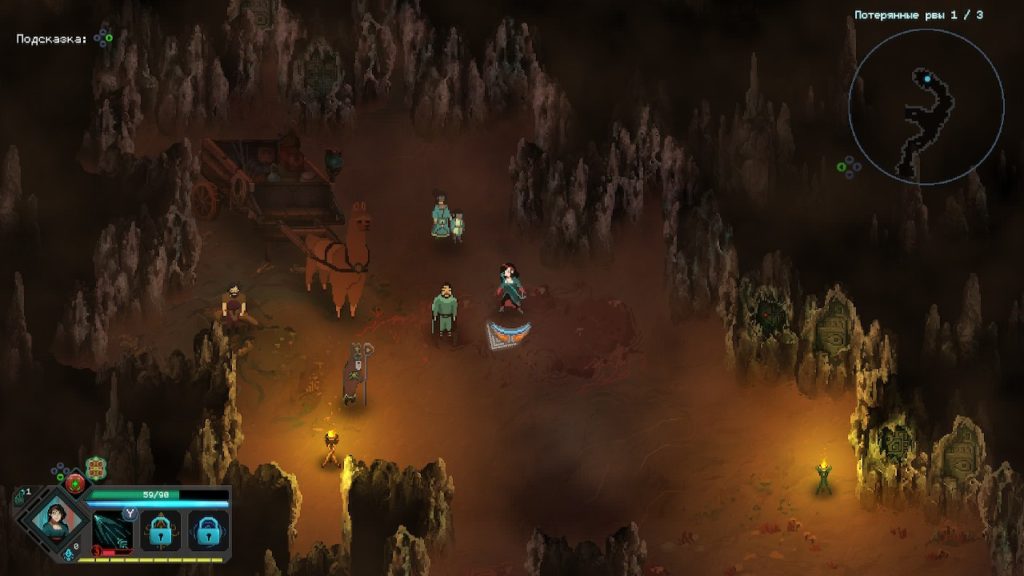The image size is (1024, 576).
Task: Select the locked ability slot with orange arrows
Action: (161, 531)
